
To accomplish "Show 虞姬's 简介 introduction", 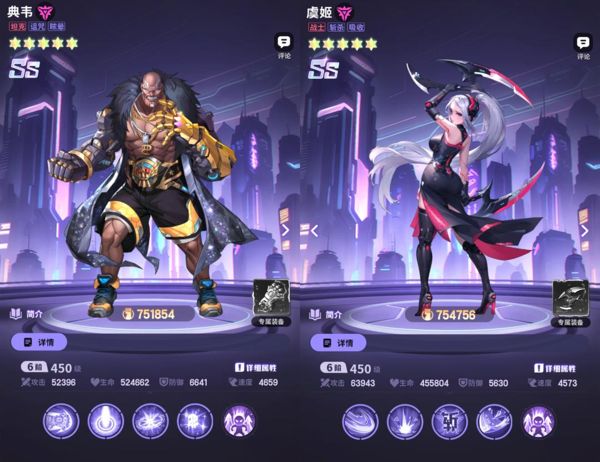I will pos(327,313).
